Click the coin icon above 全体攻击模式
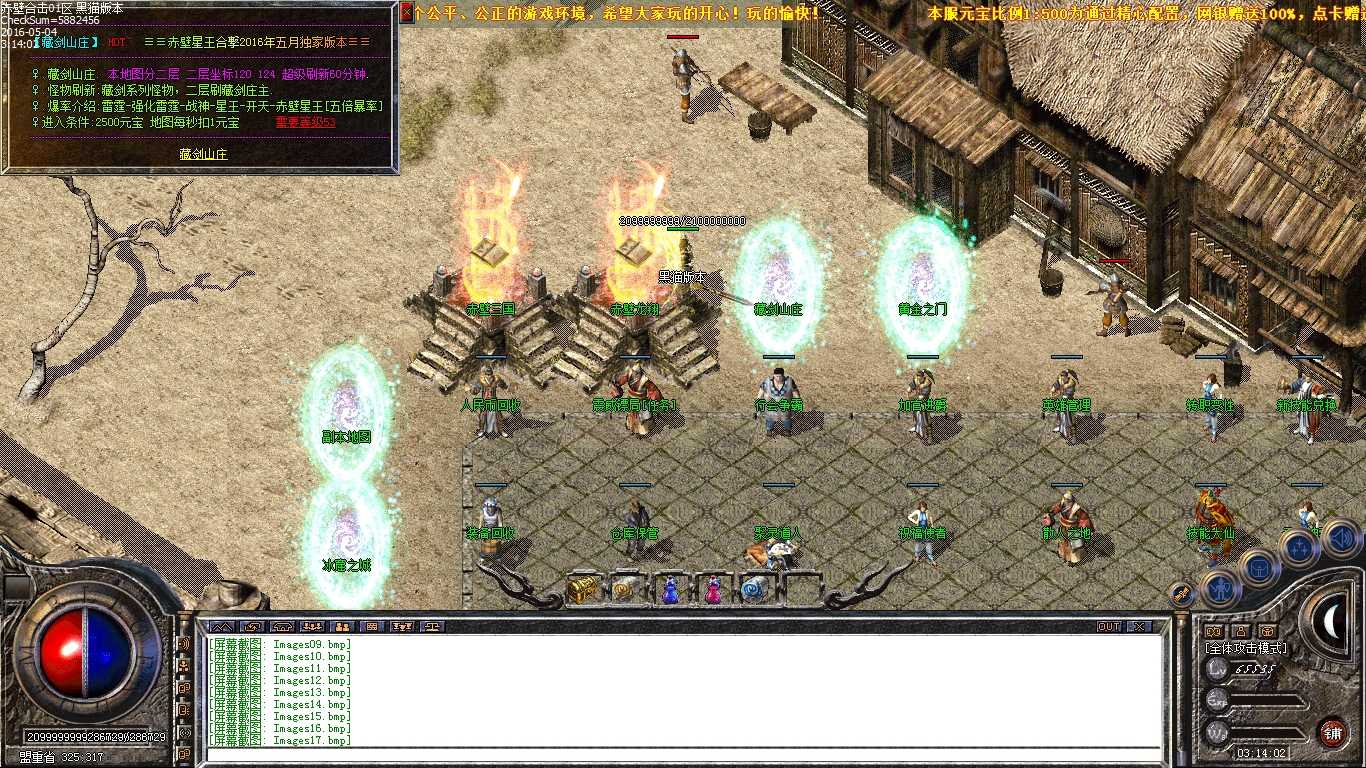Screen dimensions: 1366x768 [1268, 632]
